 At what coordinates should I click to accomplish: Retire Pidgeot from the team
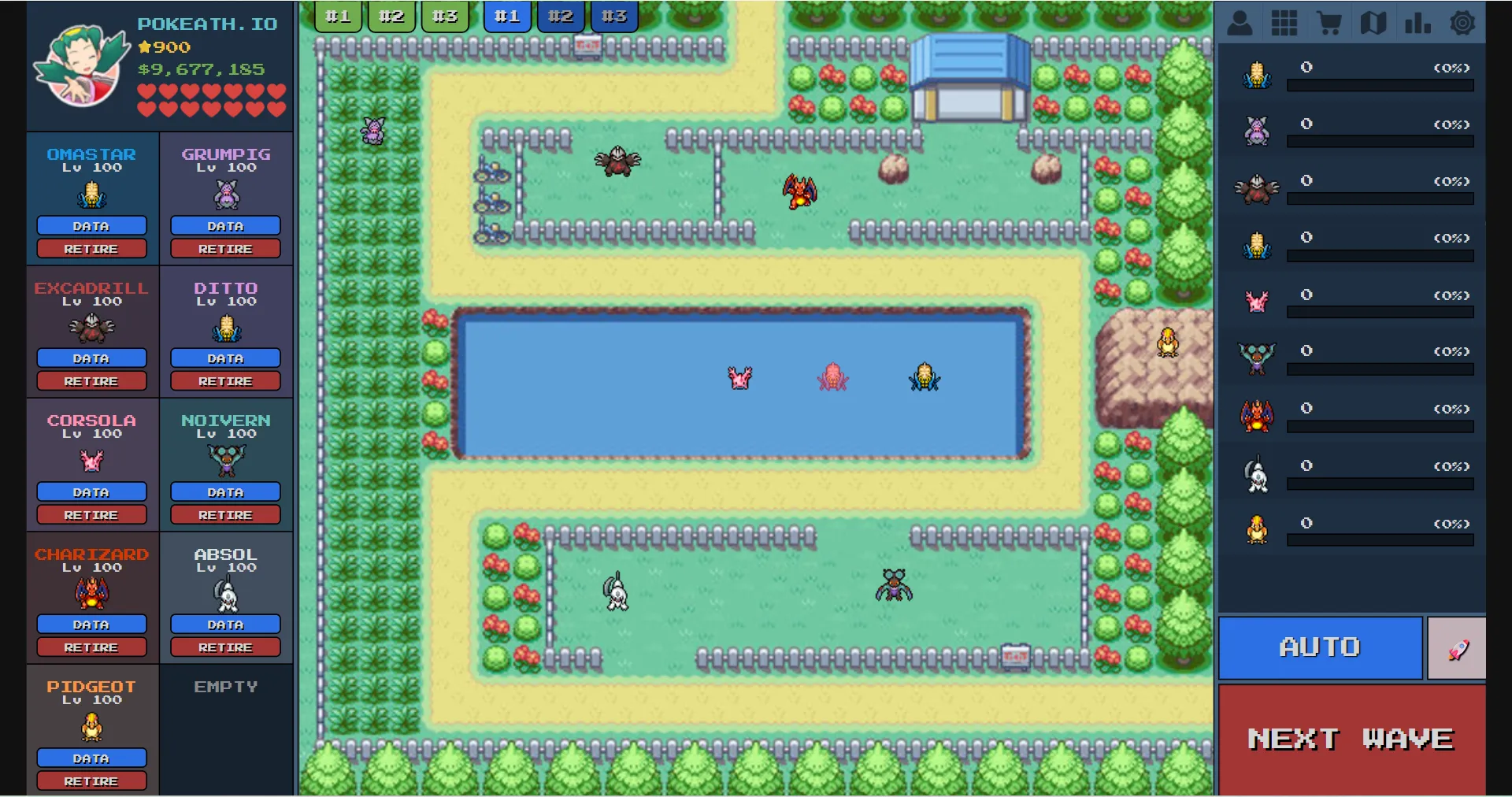[x=91, y=780]
